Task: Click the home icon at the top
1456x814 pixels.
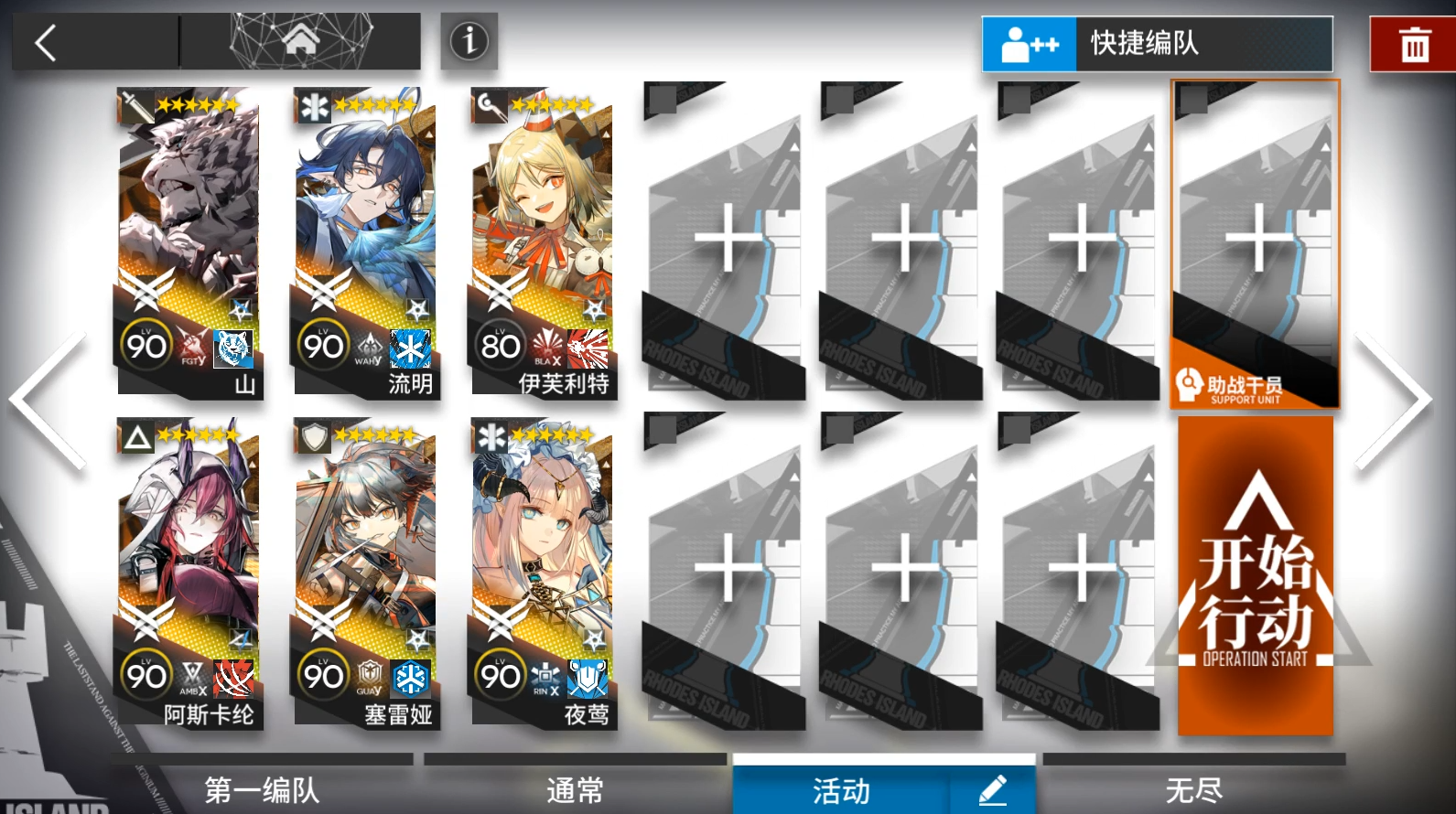Action: coord(302,40)
